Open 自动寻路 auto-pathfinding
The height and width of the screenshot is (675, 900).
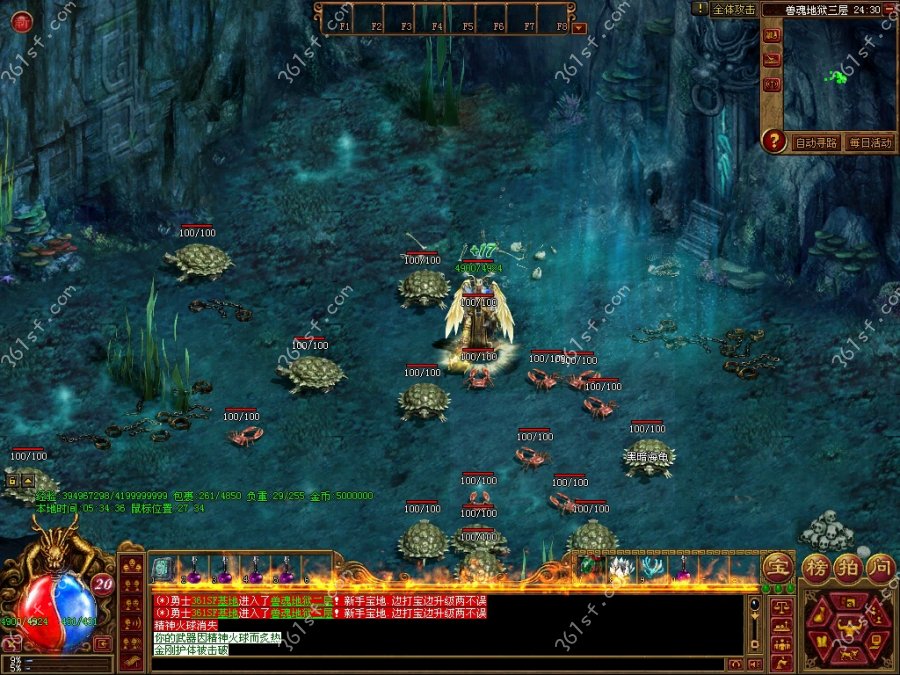tap(815, 142)
